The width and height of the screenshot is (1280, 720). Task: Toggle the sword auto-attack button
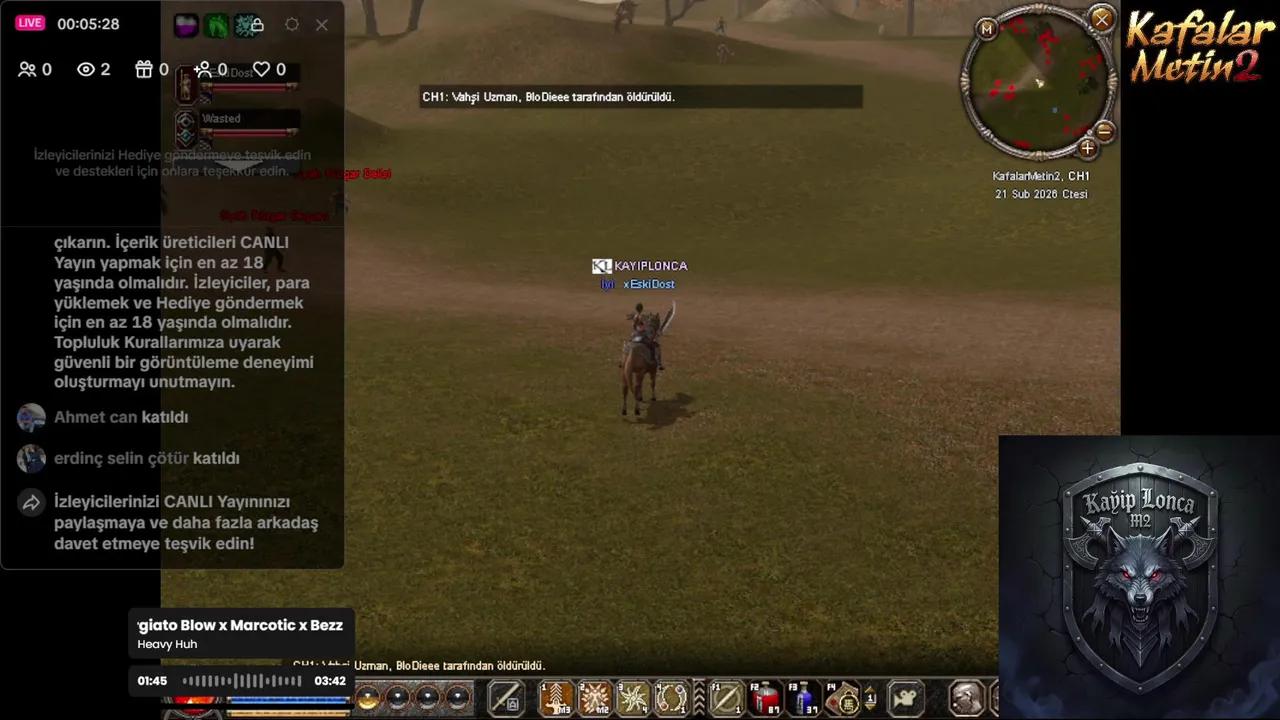pyautogui.click(x=506, y=698)
